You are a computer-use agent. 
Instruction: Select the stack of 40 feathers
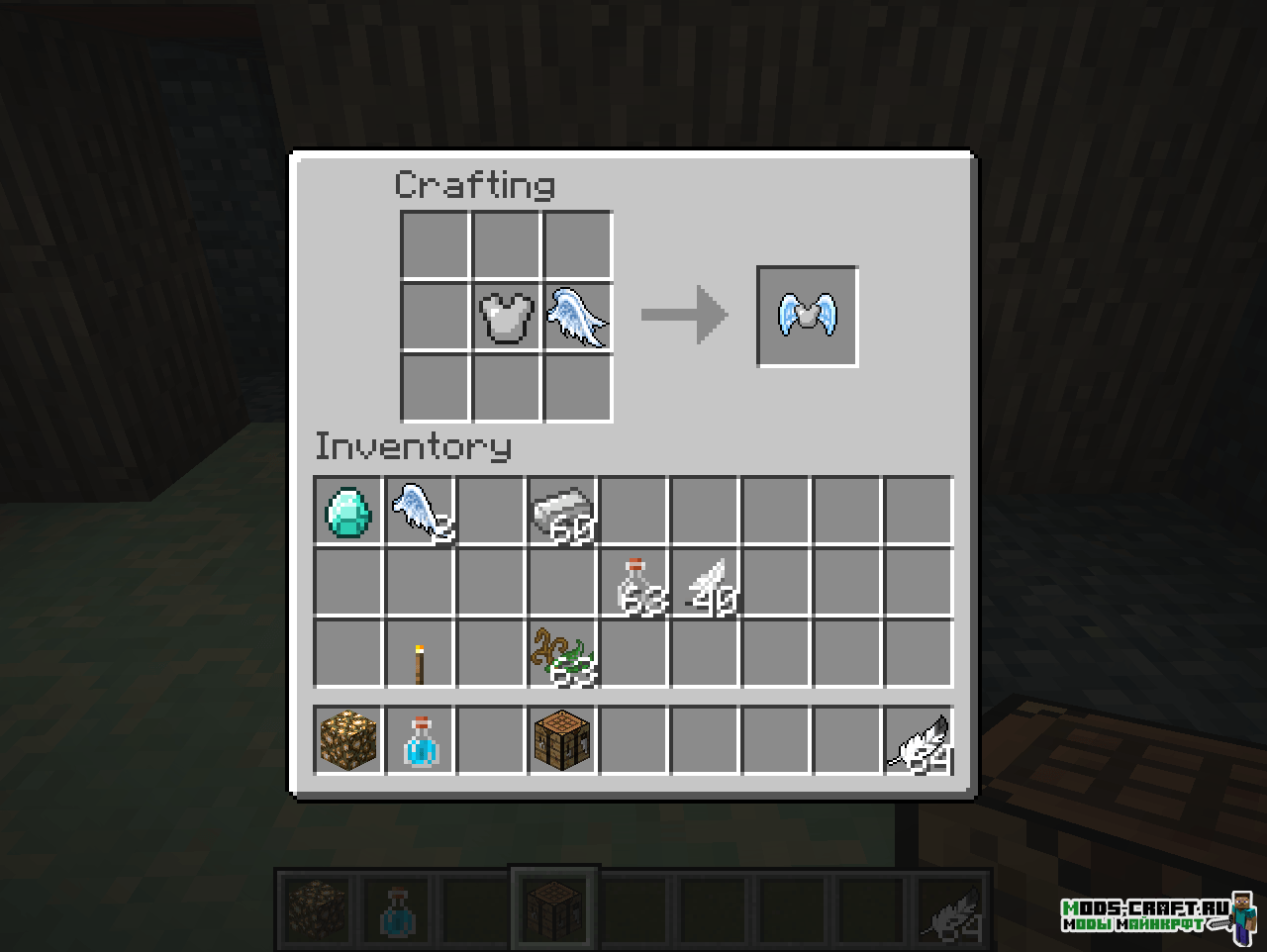707,583
